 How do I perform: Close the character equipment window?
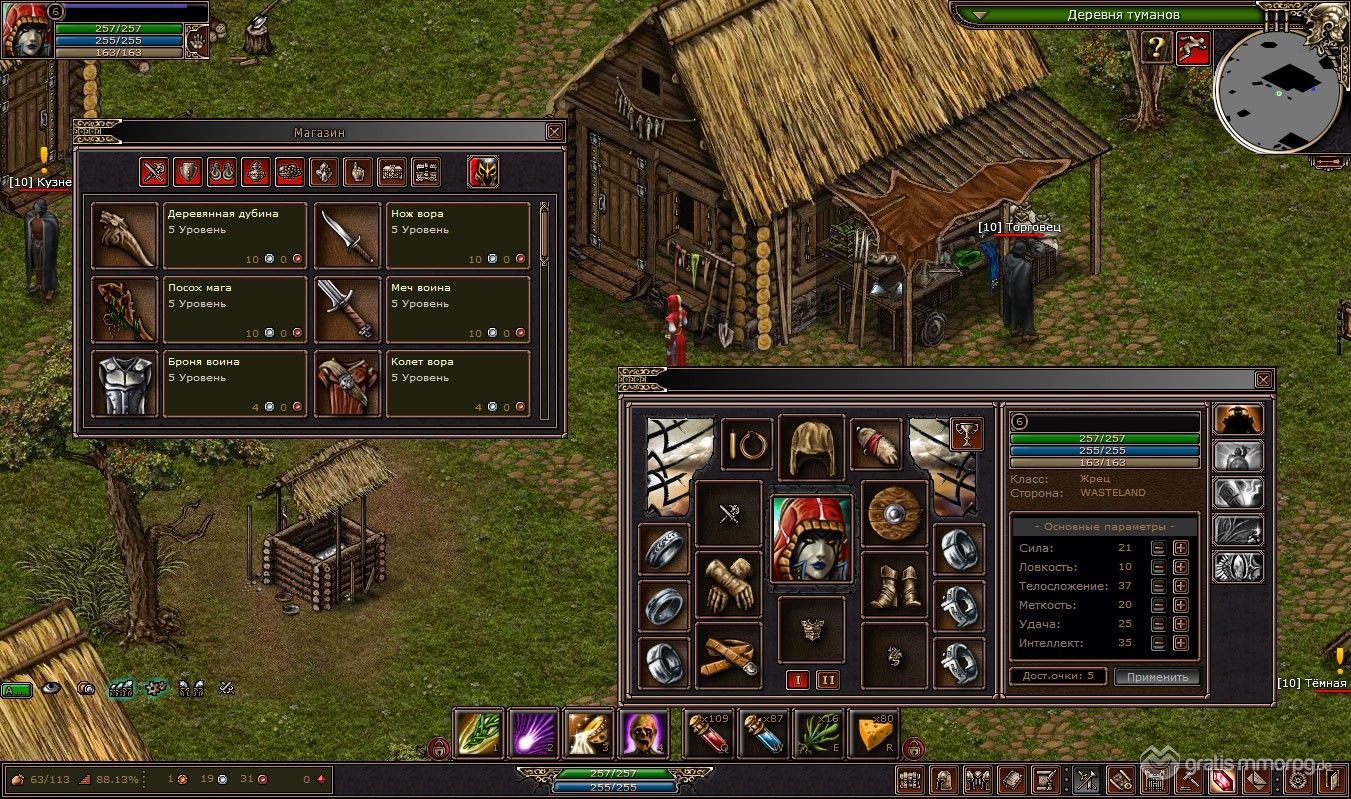point(1263,379)
